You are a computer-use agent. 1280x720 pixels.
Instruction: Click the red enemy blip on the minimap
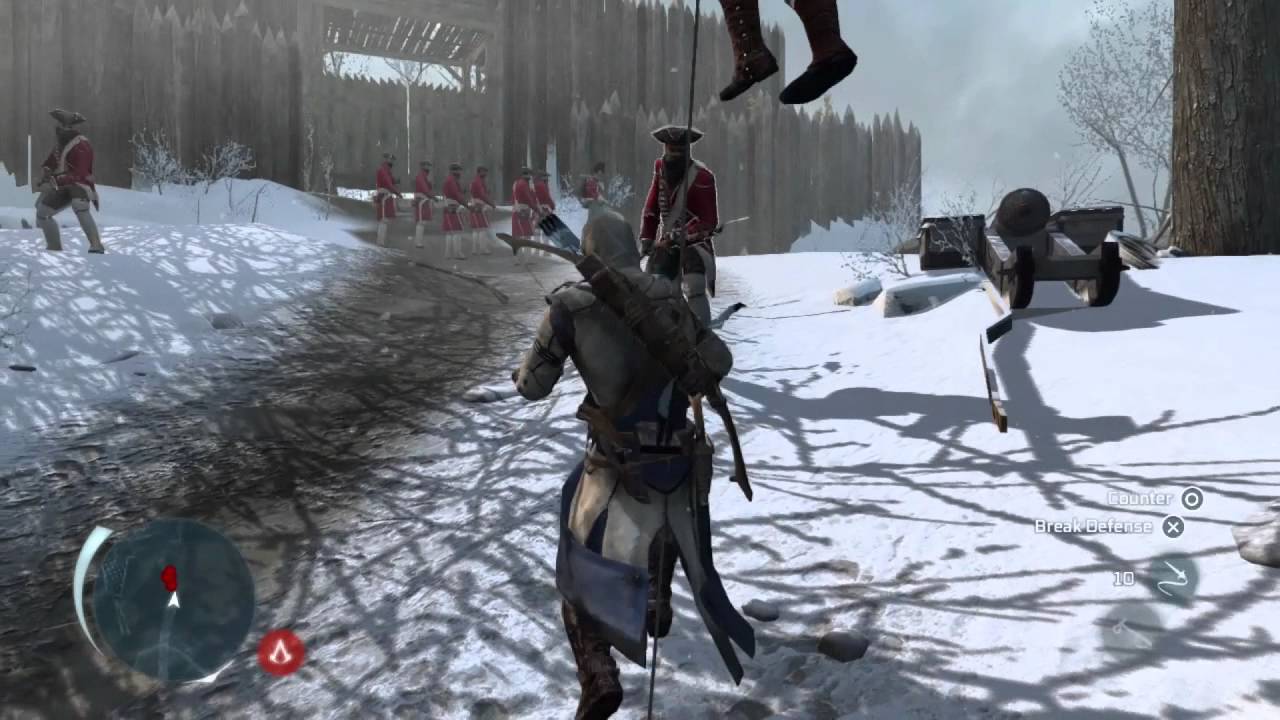click(x=169, y=576)
